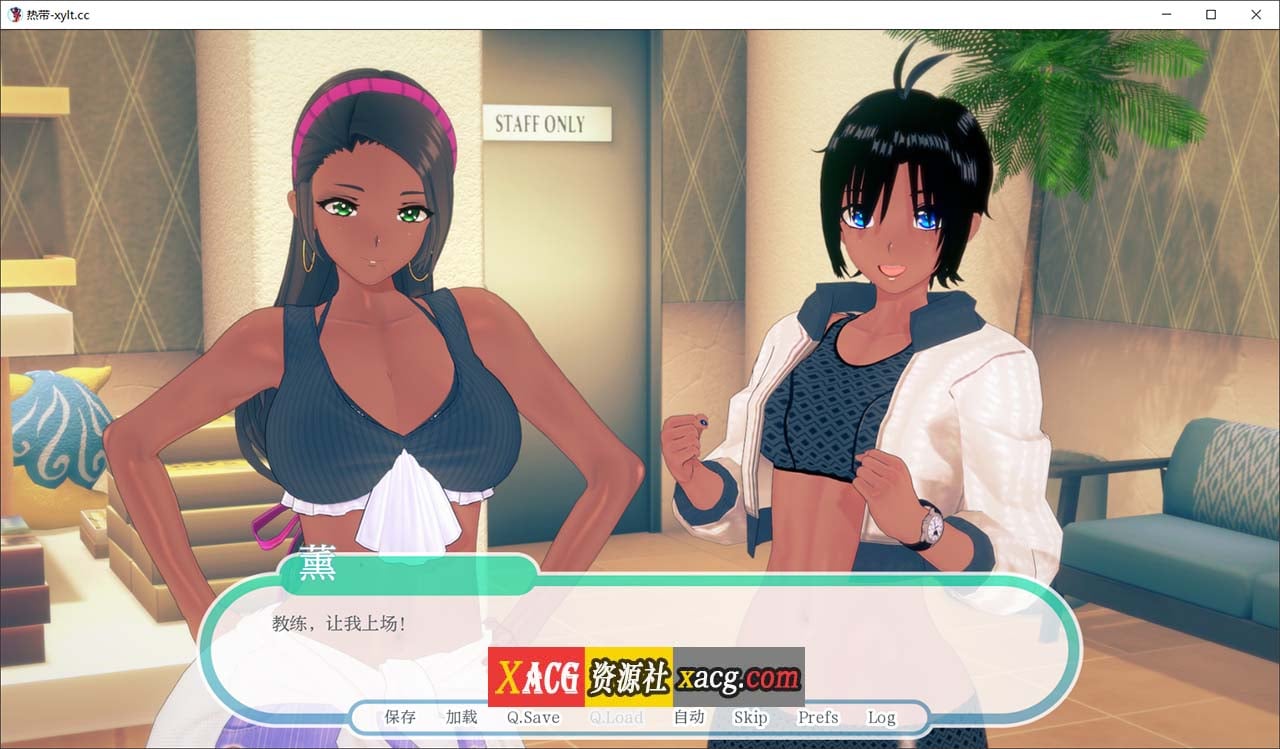
Task: Toggle 自动 auto-advance mode
Action: (x=690, y=717)
